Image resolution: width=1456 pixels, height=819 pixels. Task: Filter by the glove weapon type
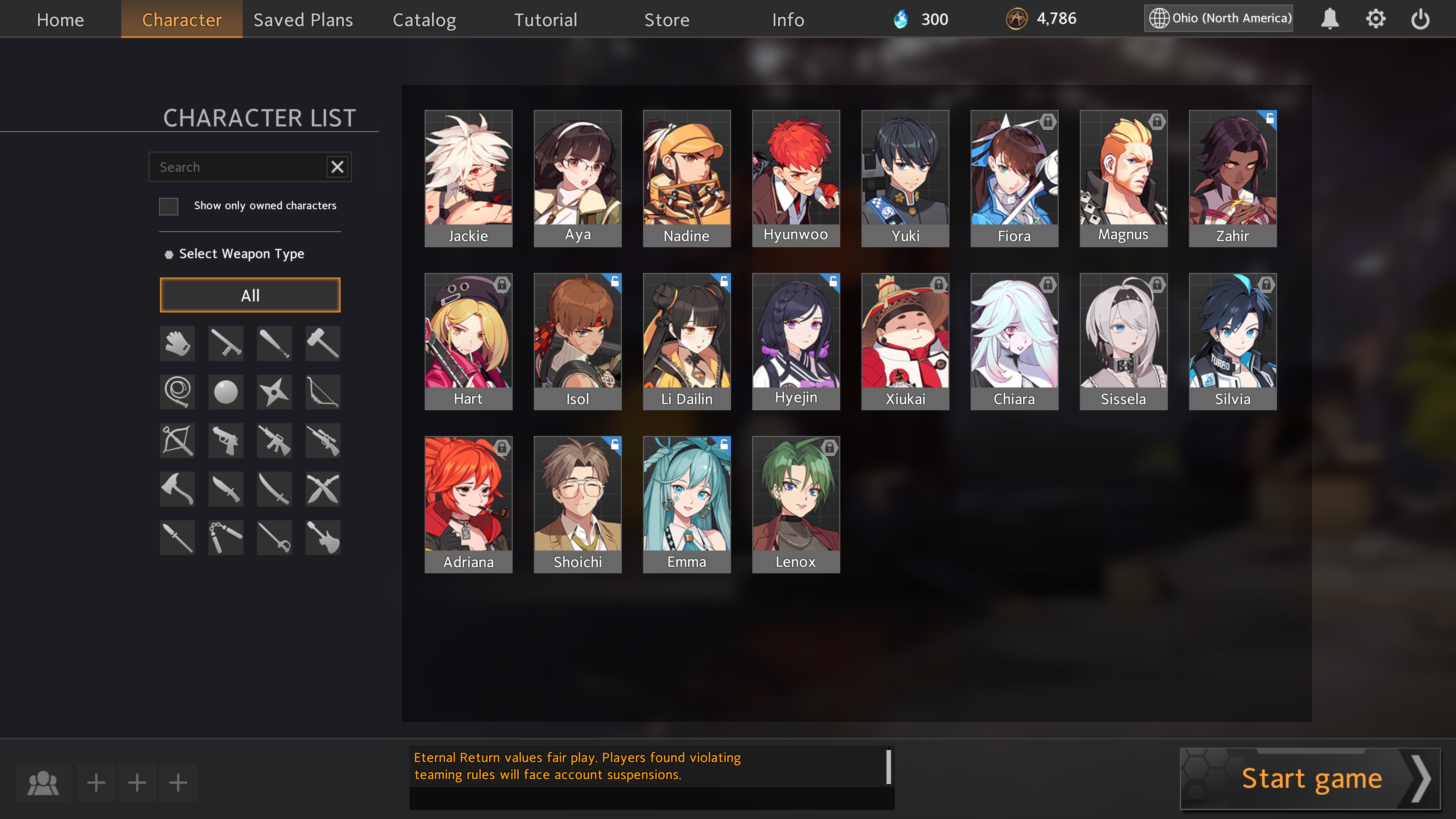pyautogui.click(x=177, y=343)
